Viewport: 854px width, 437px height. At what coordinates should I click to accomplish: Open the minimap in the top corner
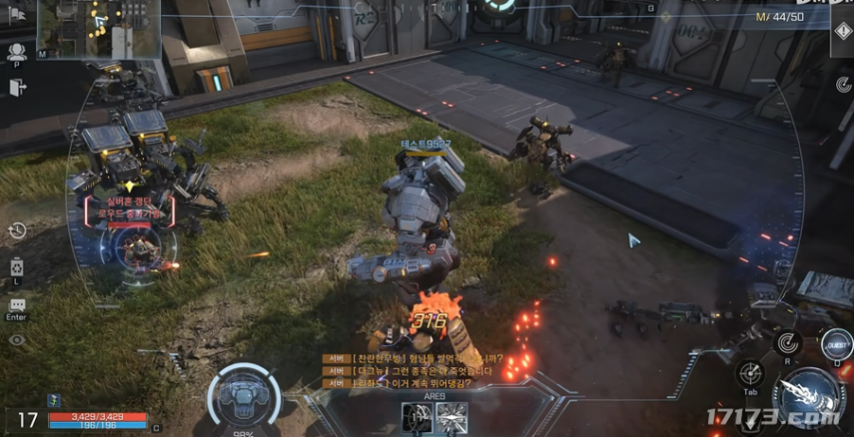point(84,28)
